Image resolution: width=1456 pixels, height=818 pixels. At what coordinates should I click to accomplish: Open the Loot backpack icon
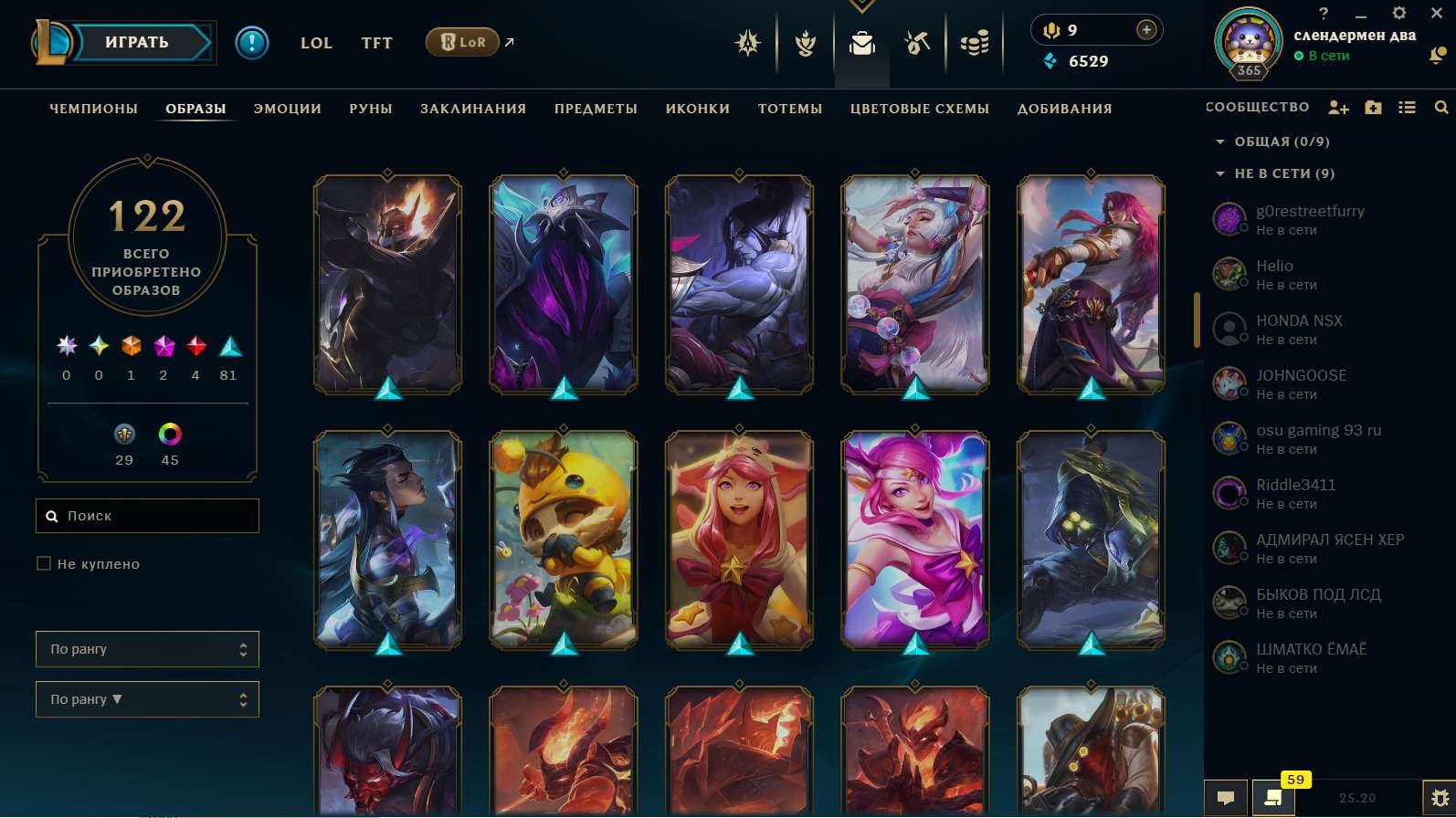click(x=860, y=43)
